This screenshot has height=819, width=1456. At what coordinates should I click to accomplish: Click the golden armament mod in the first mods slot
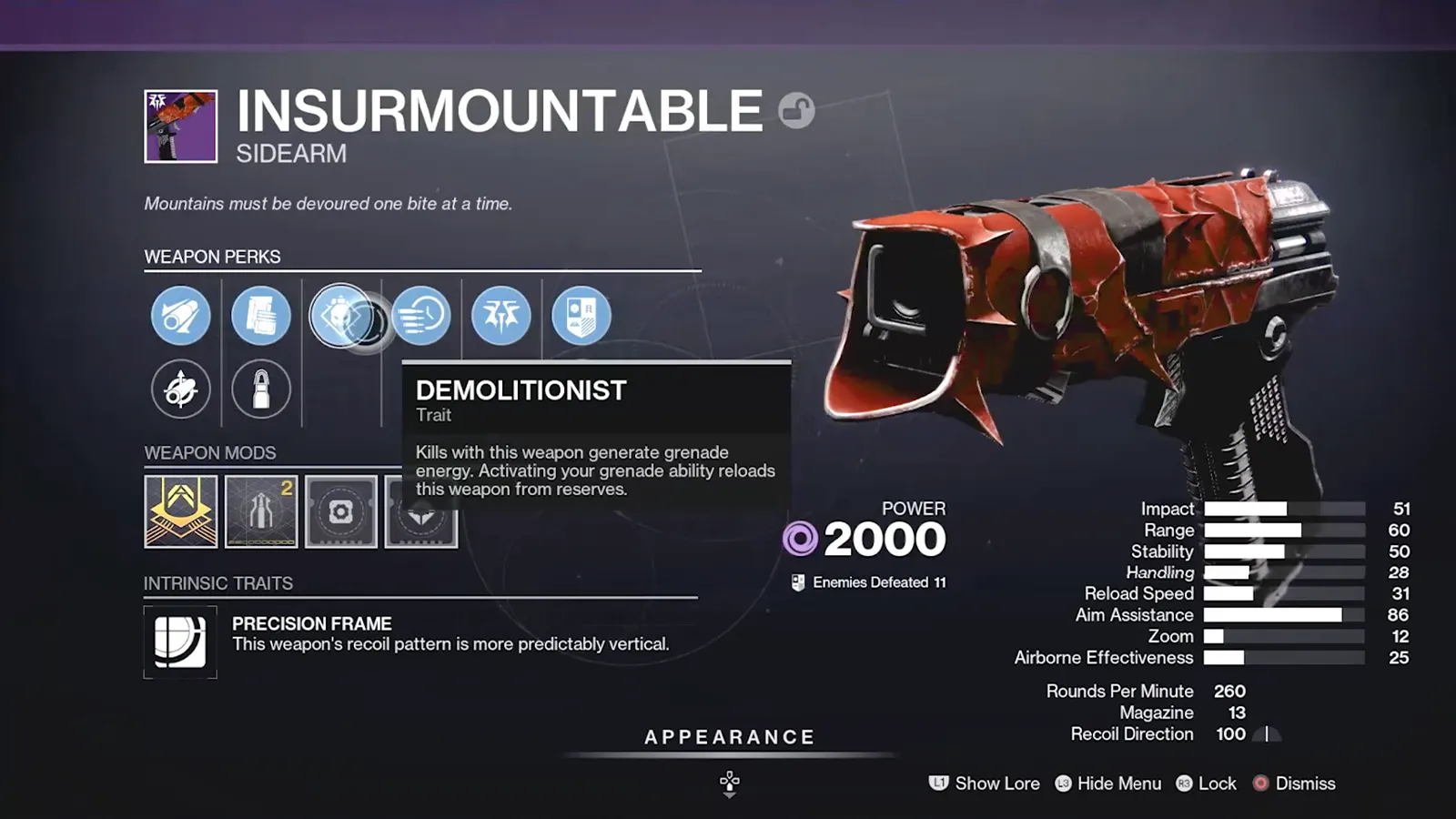click(x=180, y=511)
